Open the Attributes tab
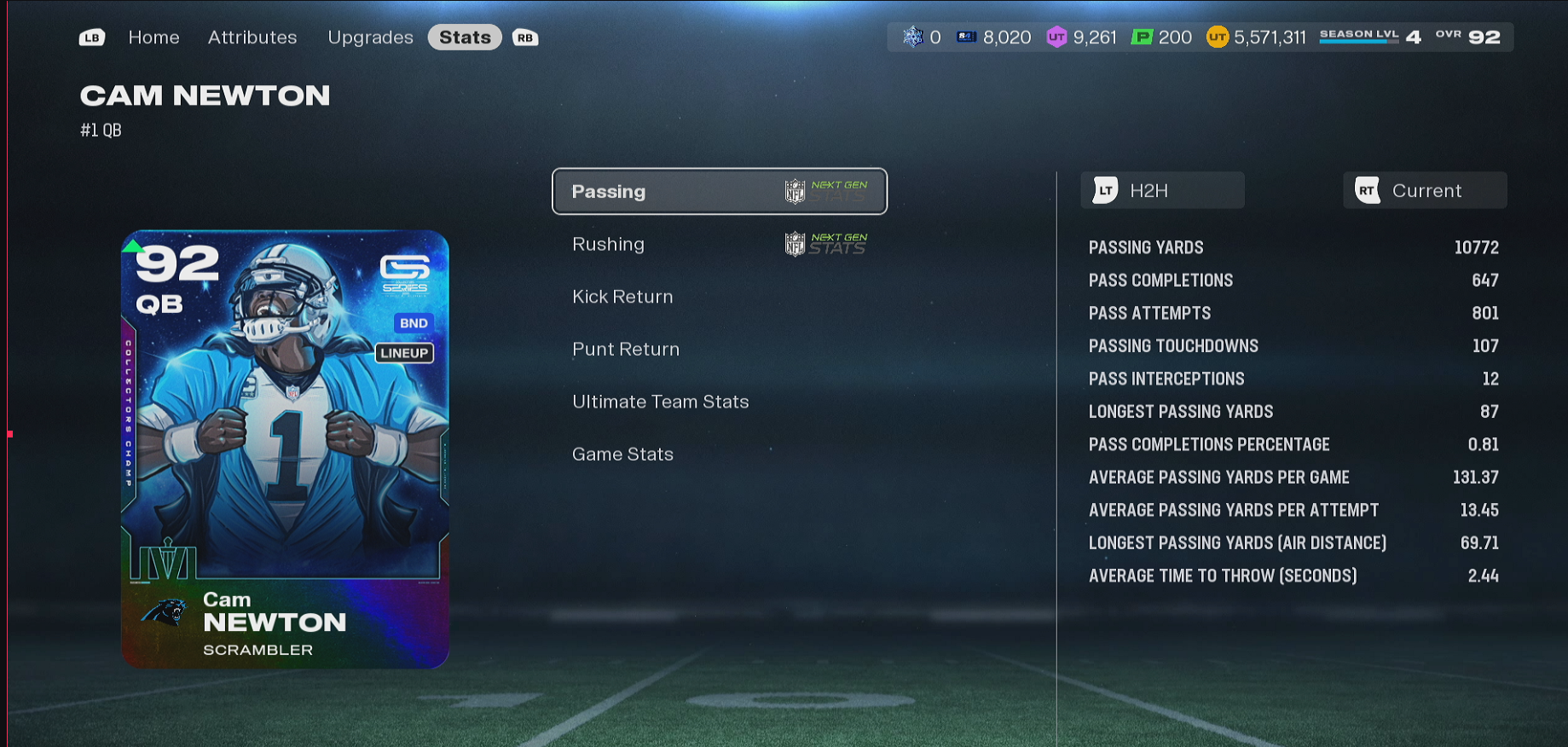This screenshot has height=747, width=1568. point(252,38)
